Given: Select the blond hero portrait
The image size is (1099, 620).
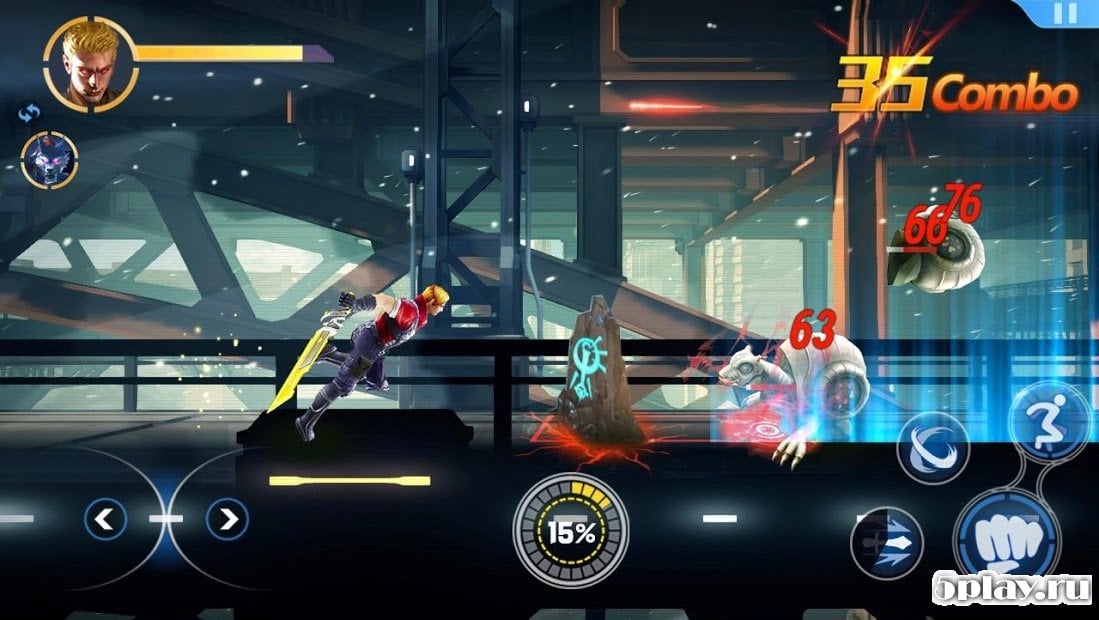Looking at the screenshot, I should (x=89, y=62).
